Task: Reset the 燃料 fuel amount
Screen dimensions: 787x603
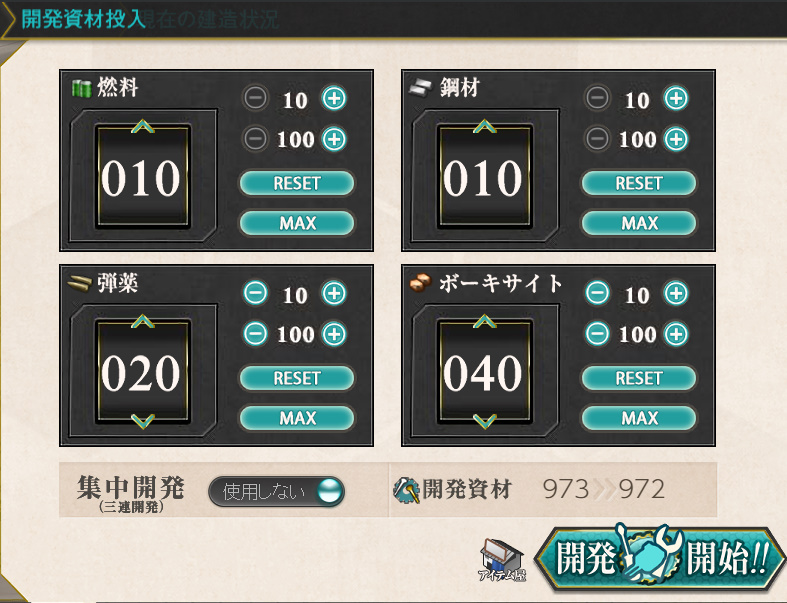Action: 296,183
